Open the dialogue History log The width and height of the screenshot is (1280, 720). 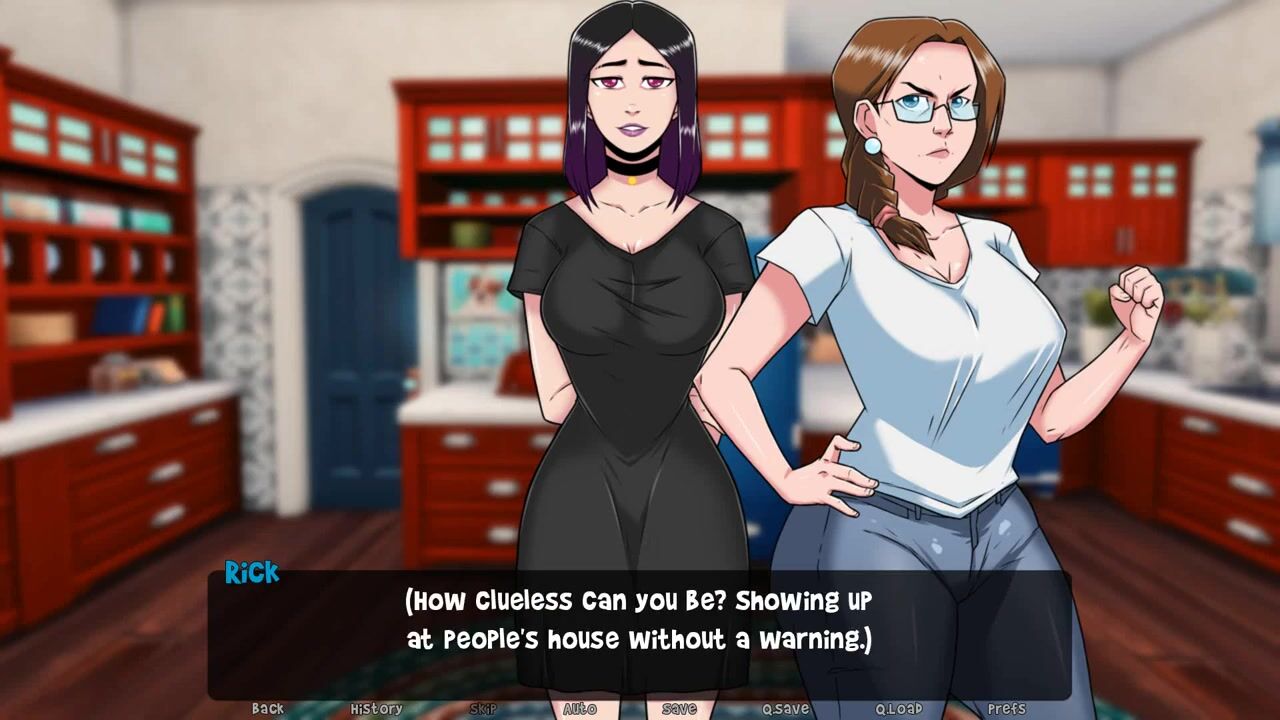click(376, 709)
